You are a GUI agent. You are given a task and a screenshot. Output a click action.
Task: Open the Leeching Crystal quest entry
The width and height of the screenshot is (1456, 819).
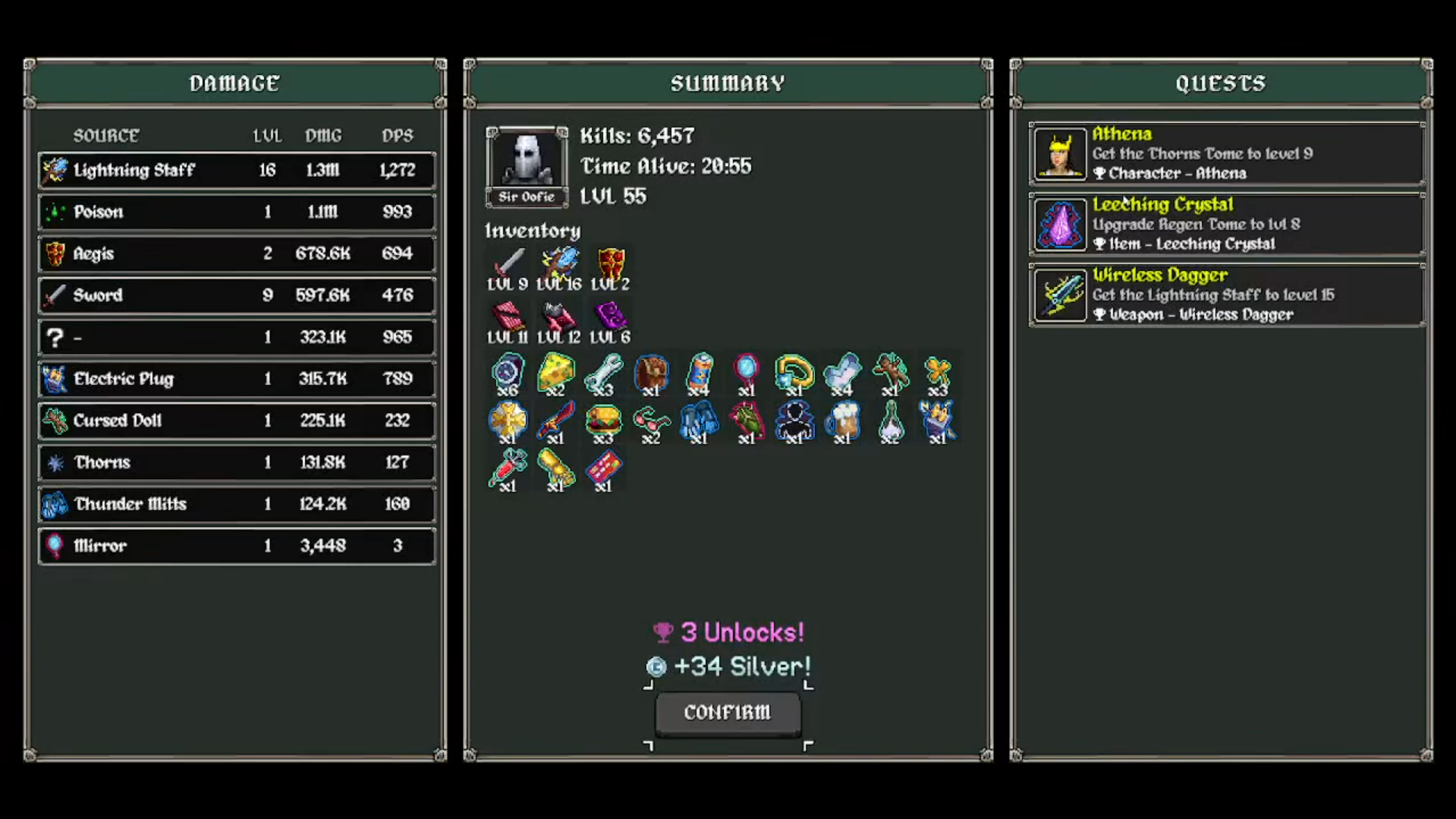pyautogui.click(x=1226, y=224)
